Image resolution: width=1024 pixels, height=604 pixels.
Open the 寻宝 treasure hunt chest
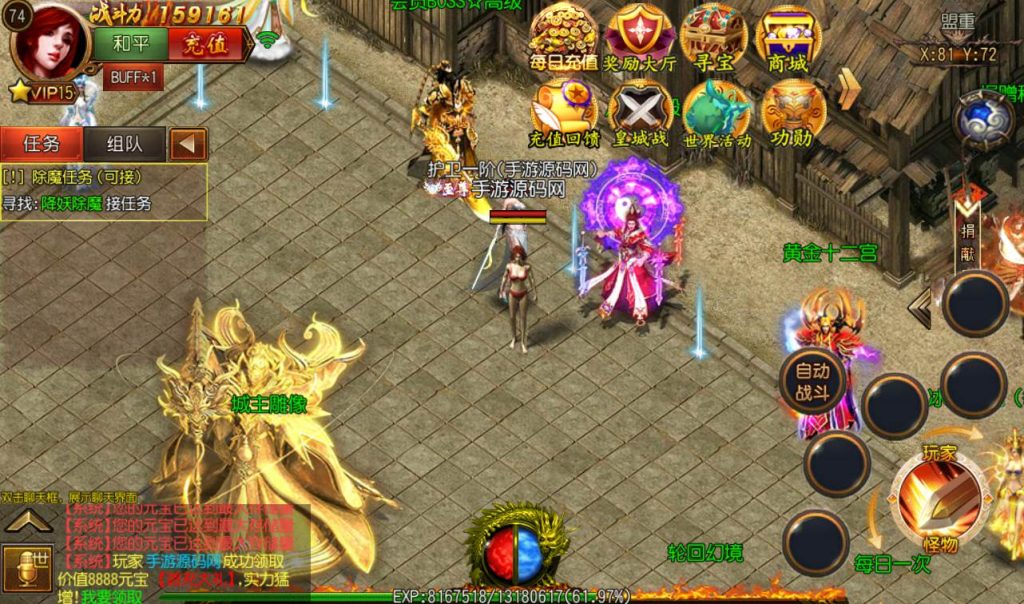712,38
